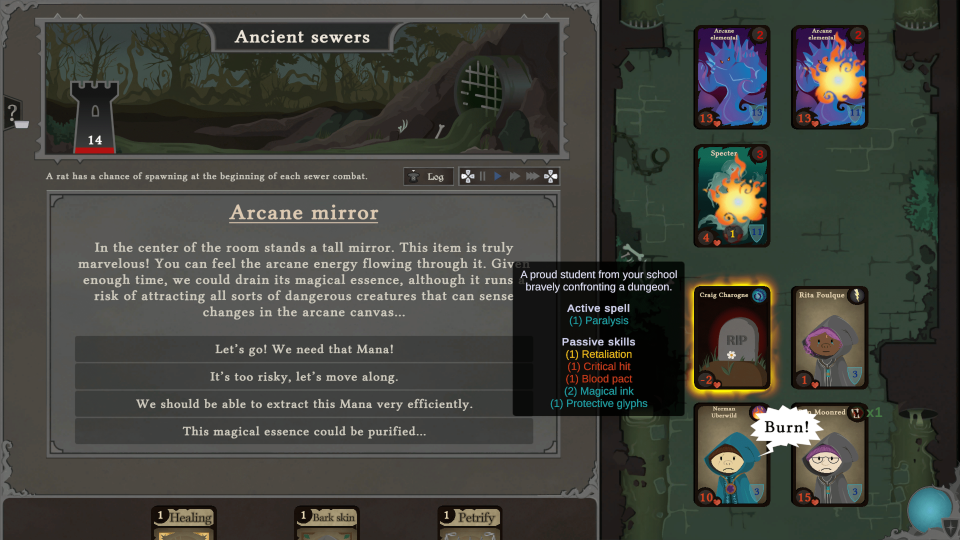Select the Healing spell card
Image resolution: width=960 pixels, height=540 pixels.
184,523
